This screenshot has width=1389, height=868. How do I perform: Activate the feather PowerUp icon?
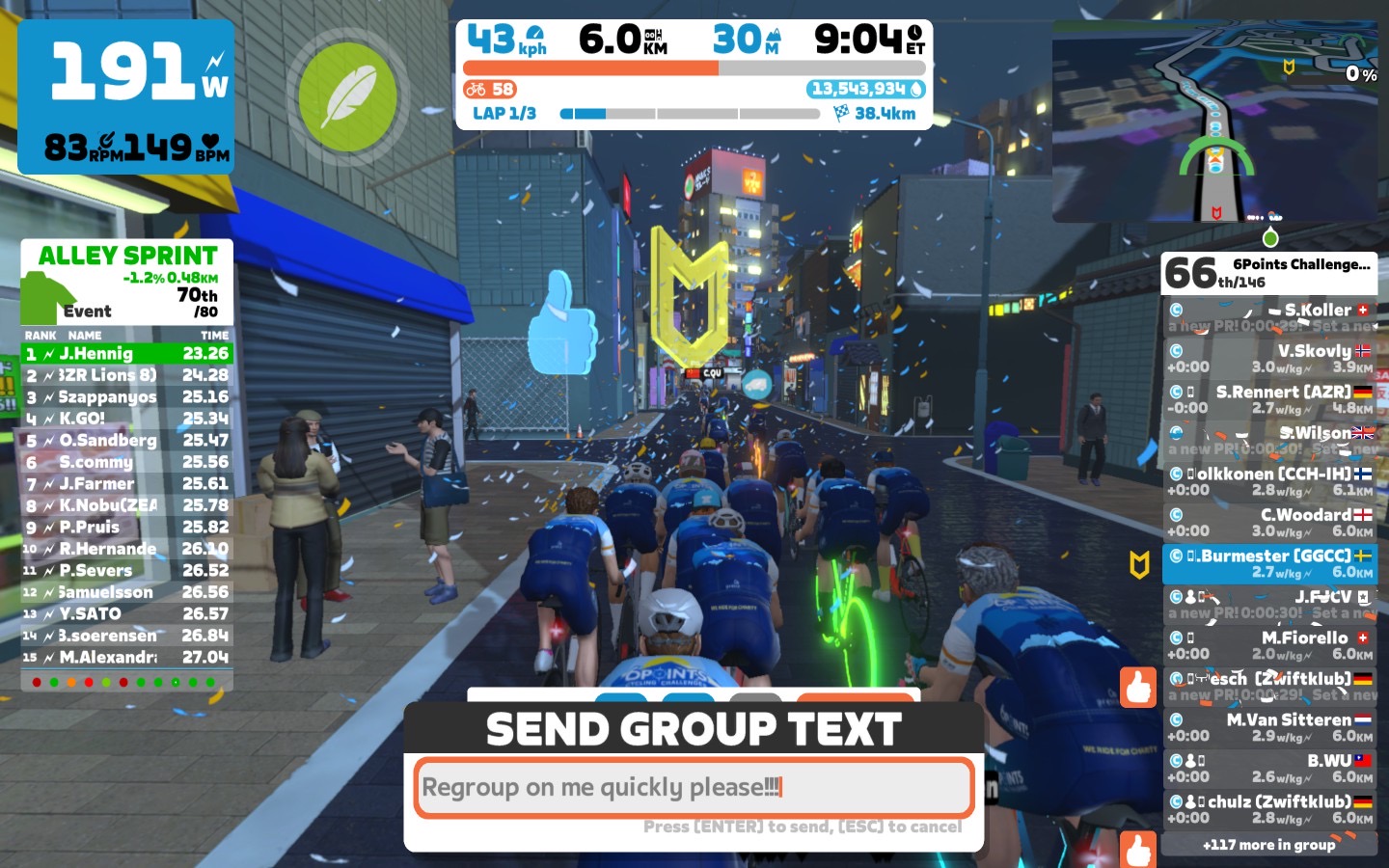347,96
